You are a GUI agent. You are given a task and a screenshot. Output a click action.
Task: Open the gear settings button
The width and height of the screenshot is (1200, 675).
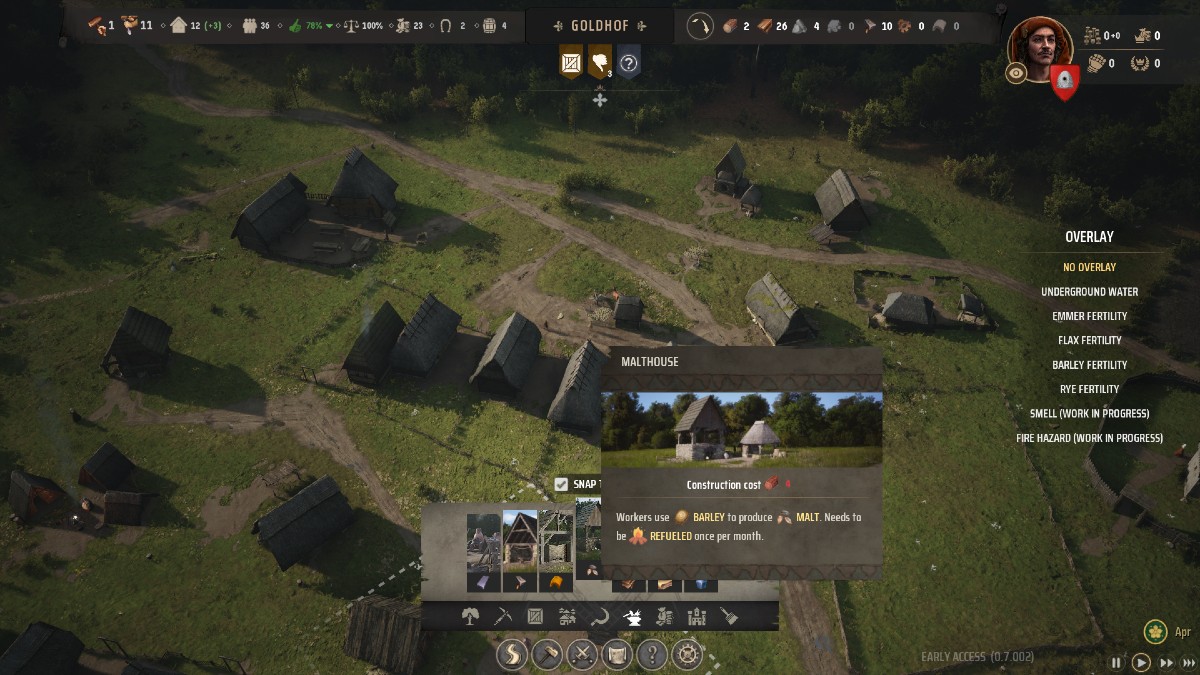click(x=687, y=656)
